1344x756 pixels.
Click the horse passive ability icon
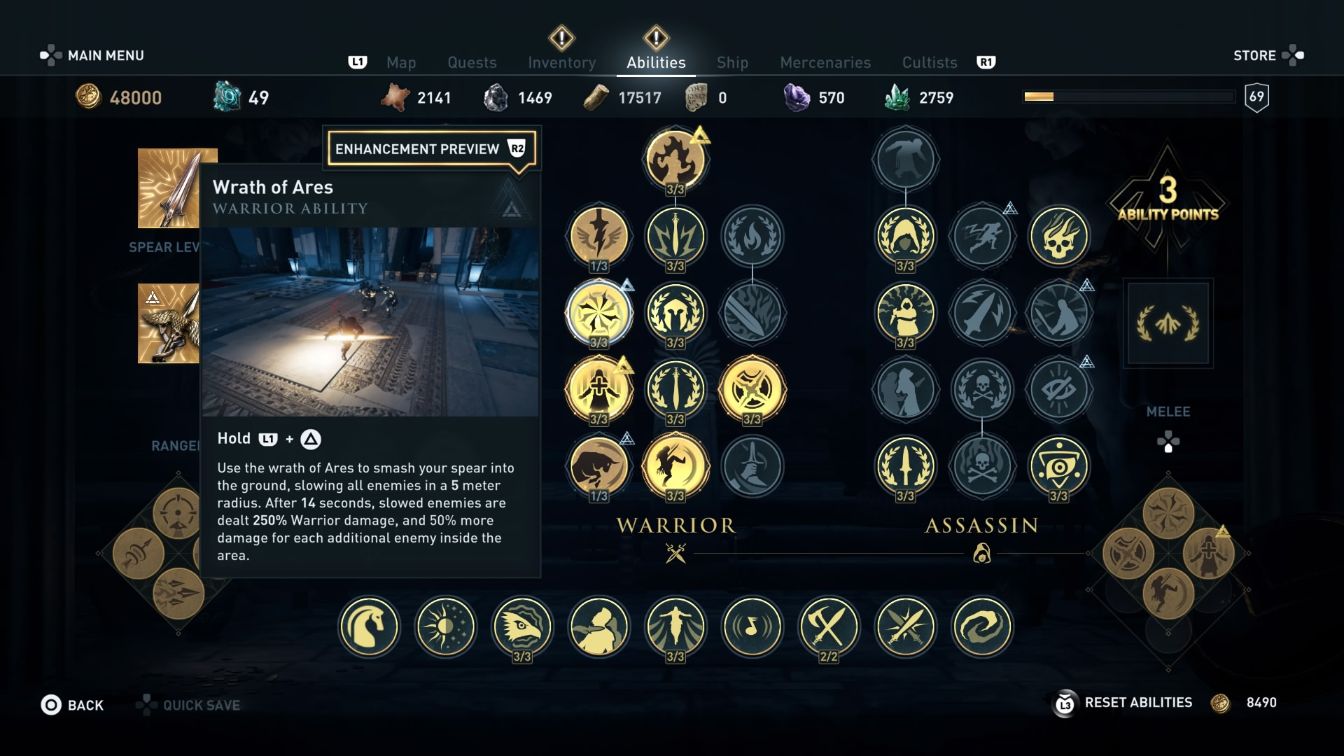tap(369, 627)
